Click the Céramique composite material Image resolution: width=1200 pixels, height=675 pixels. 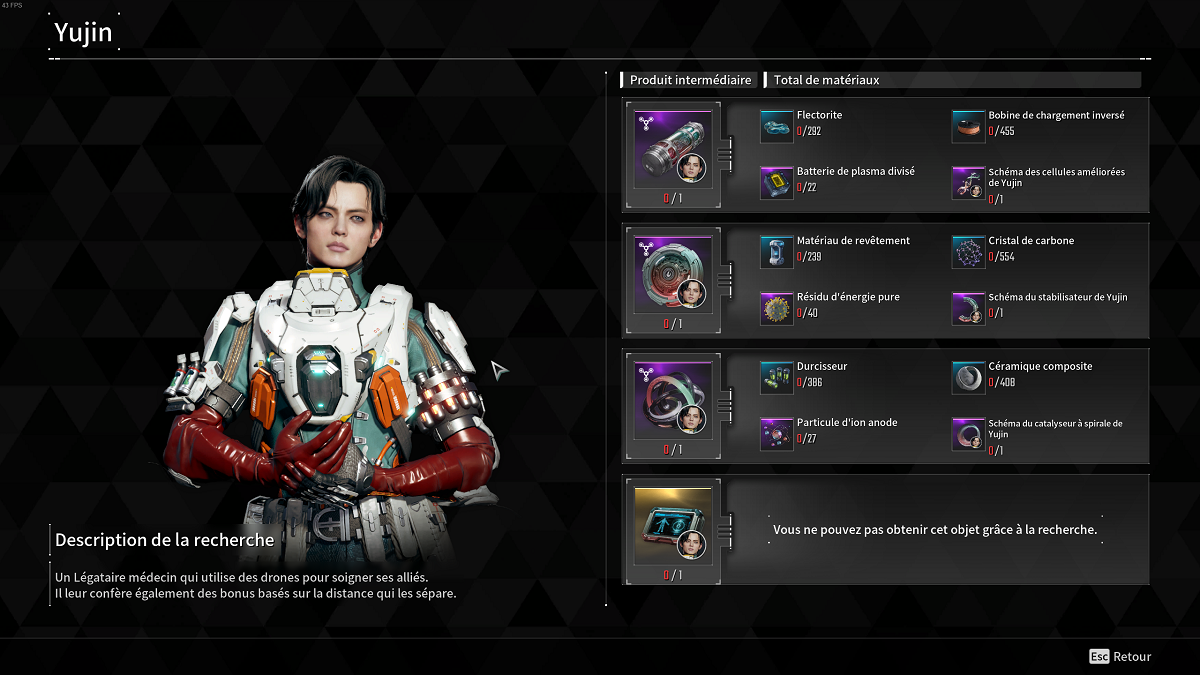coord(968,376)
